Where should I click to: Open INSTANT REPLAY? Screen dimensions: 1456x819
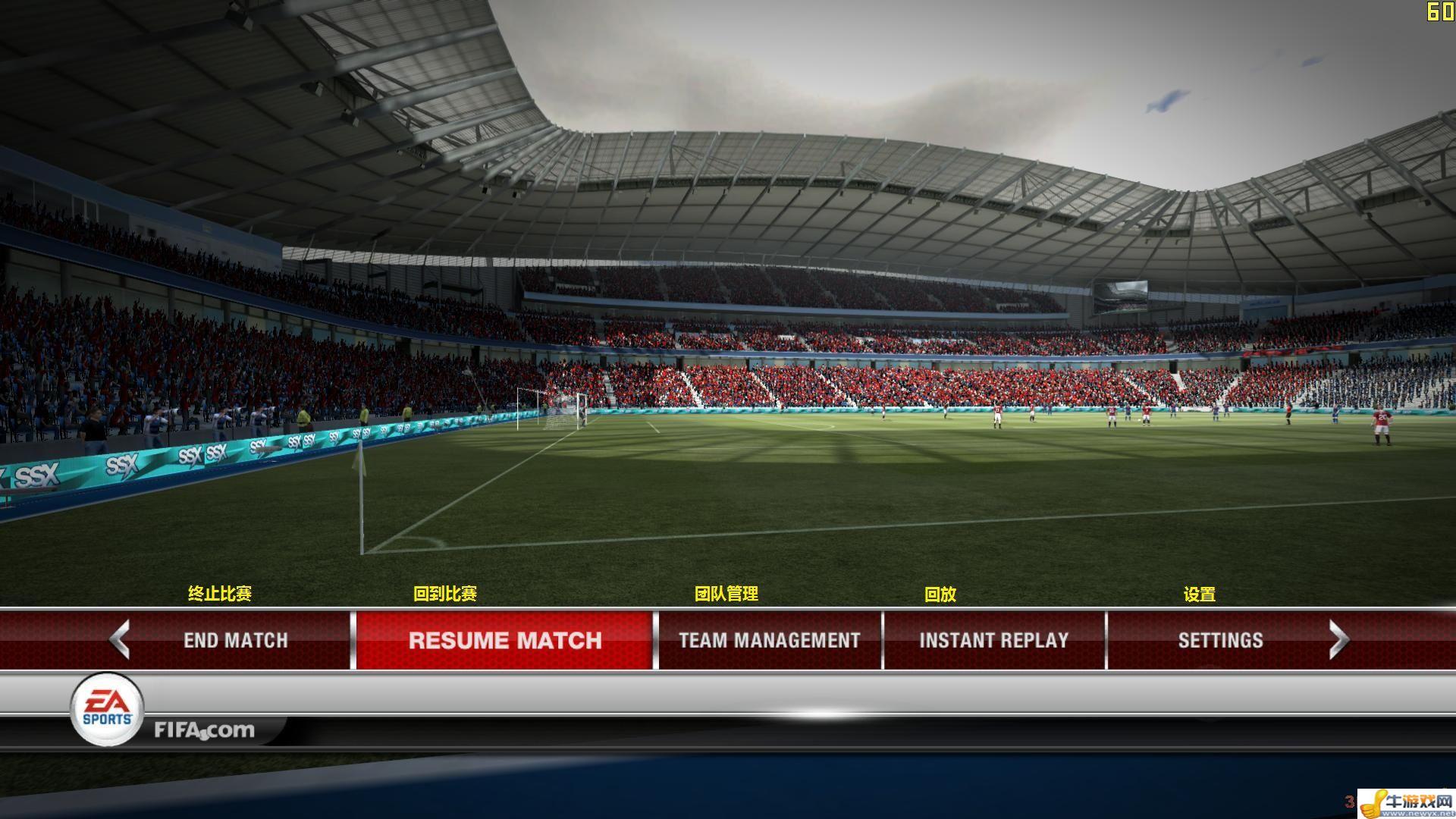[x=993, y=640]
